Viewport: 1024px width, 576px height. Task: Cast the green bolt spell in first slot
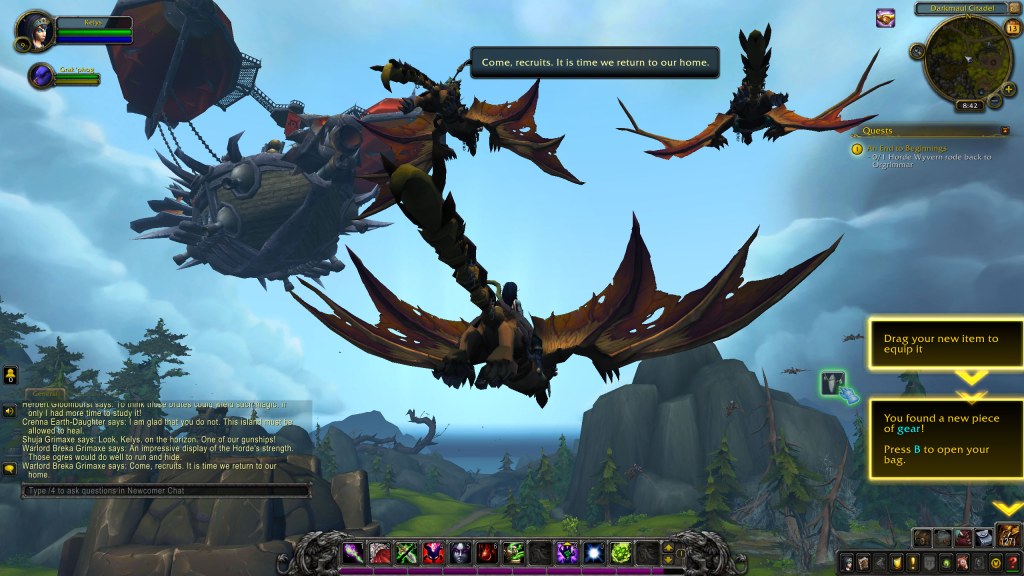tap(355, 552)
